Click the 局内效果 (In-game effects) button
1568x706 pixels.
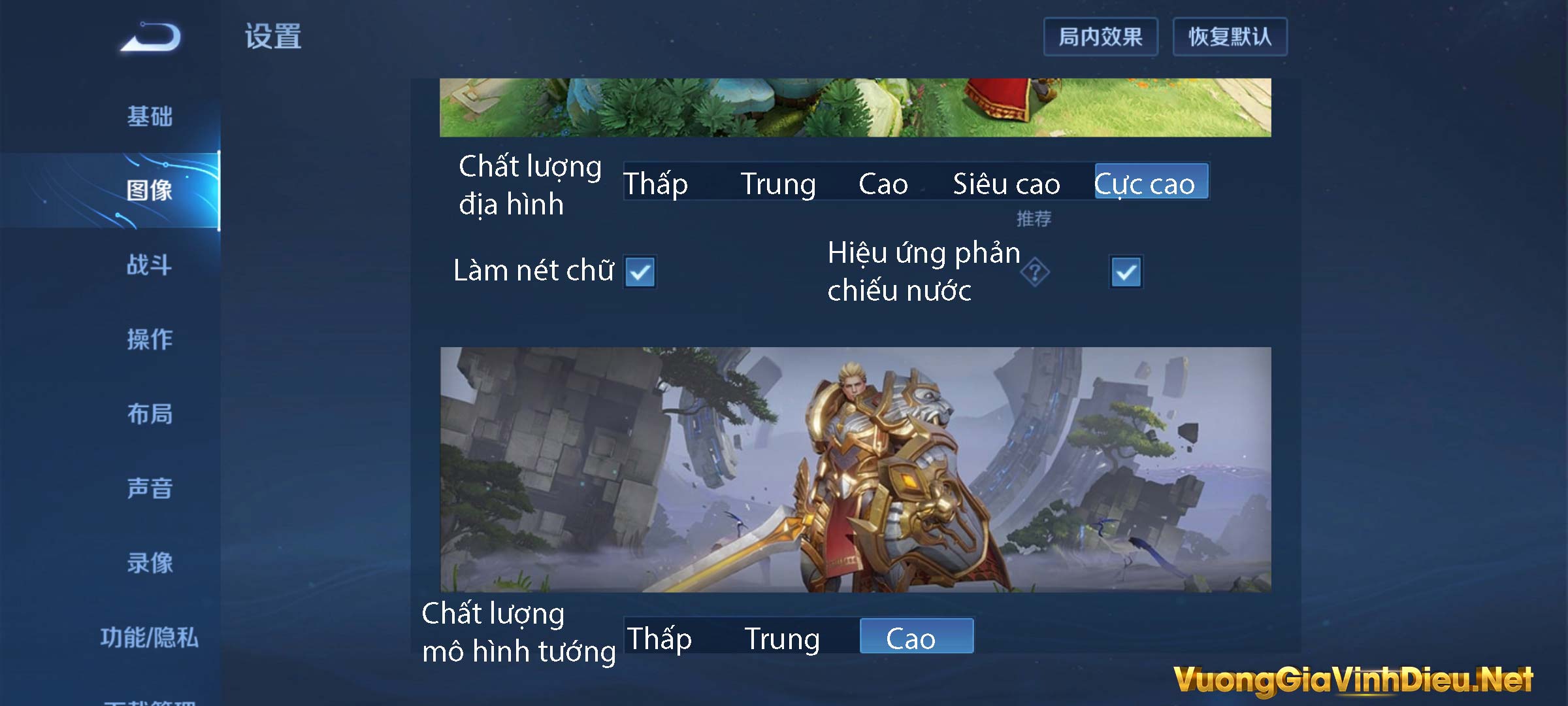(x=1101, y=37)
